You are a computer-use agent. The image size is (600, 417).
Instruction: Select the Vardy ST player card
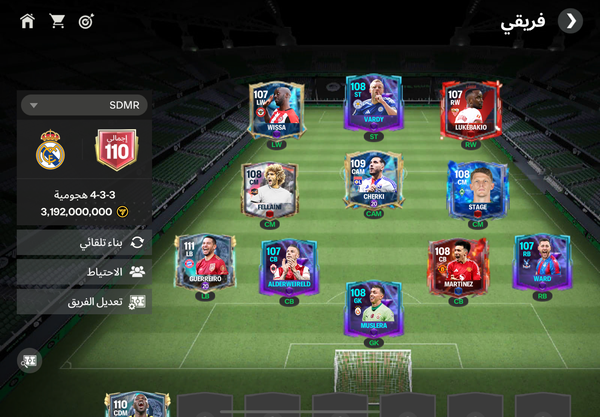pos(375,104)
